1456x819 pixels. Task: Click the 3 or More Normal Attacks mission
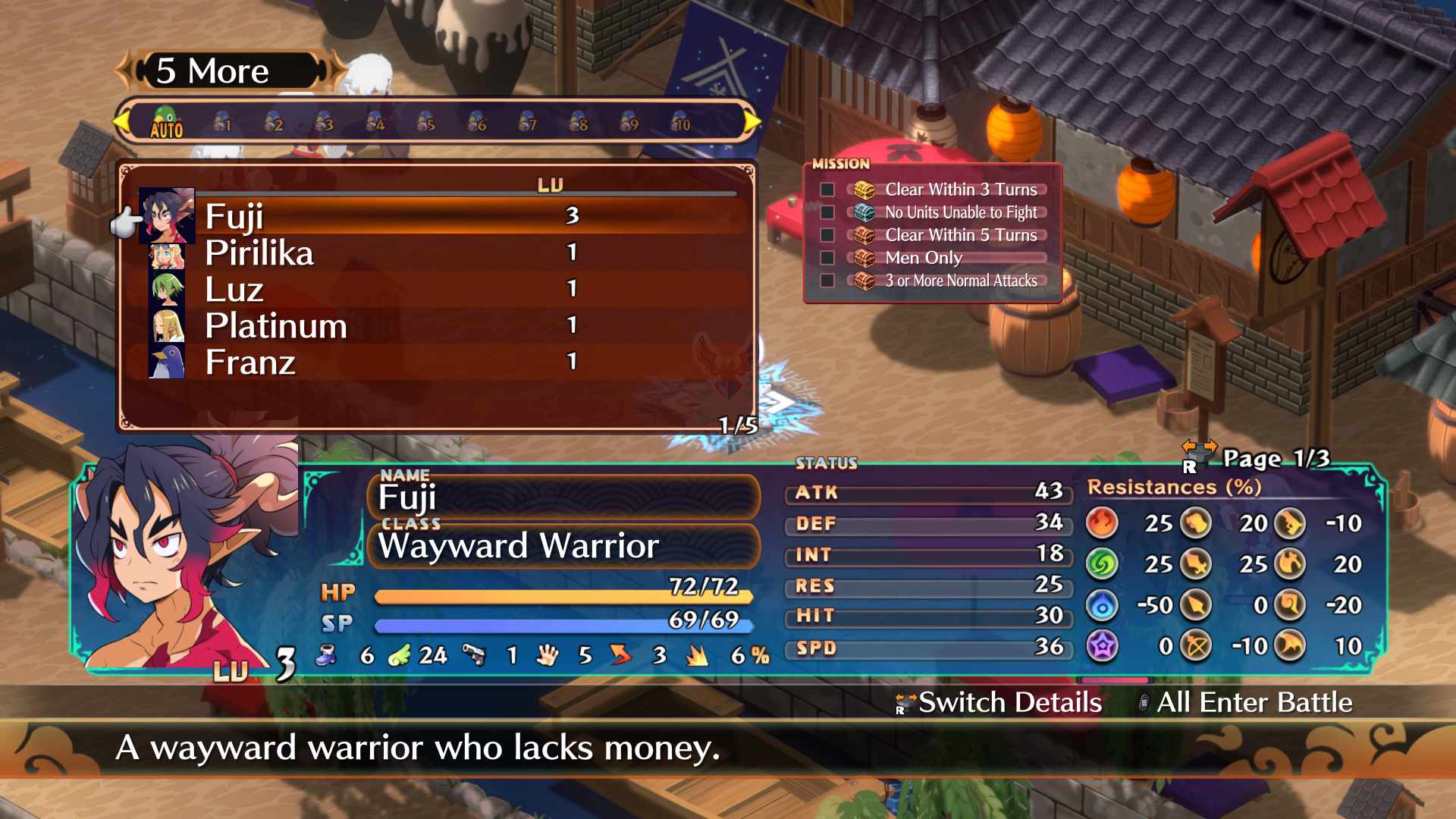(960, 281)
